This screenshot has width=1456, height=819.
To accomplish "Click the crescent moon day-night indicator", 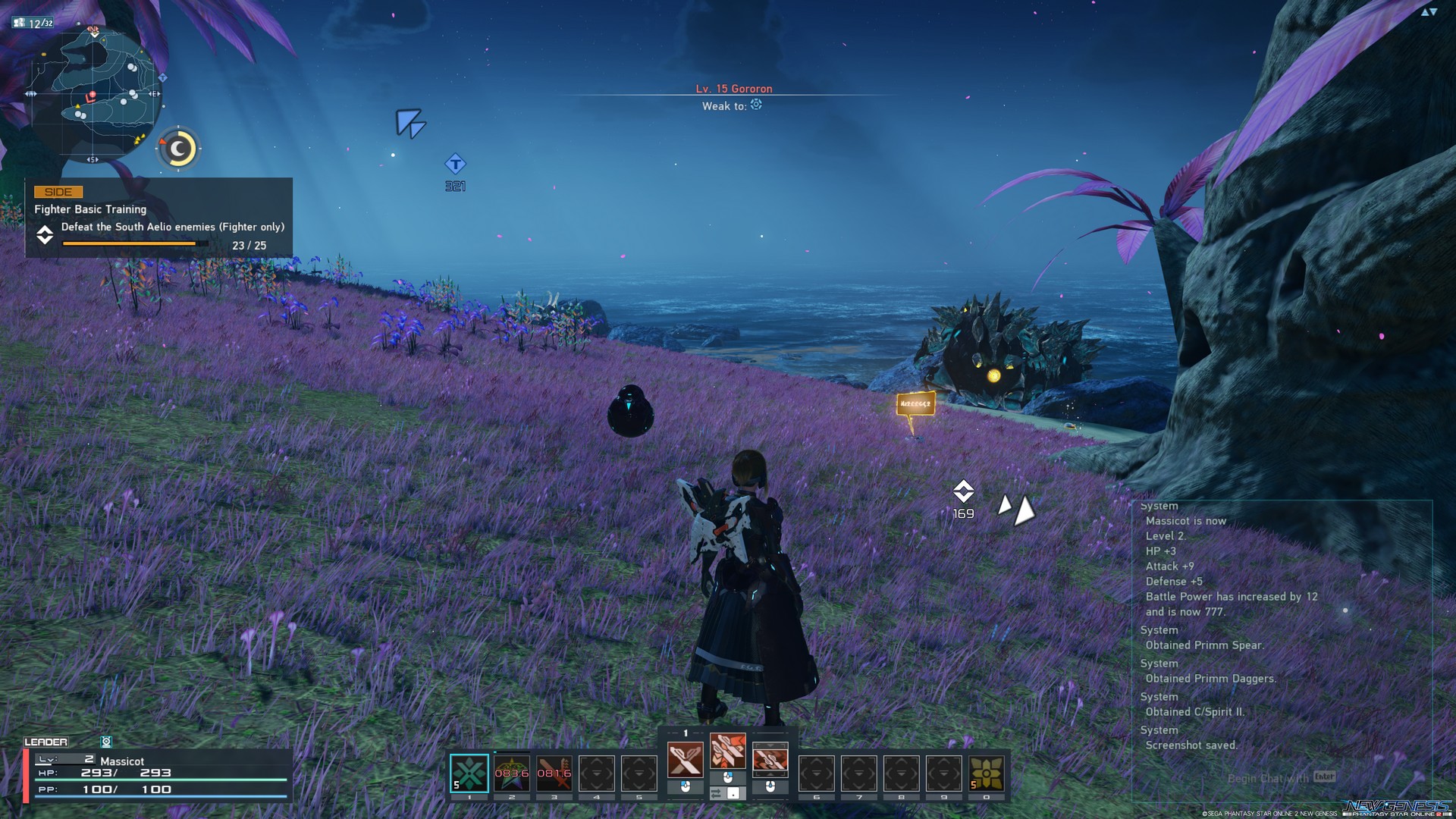I will point(178,149).
